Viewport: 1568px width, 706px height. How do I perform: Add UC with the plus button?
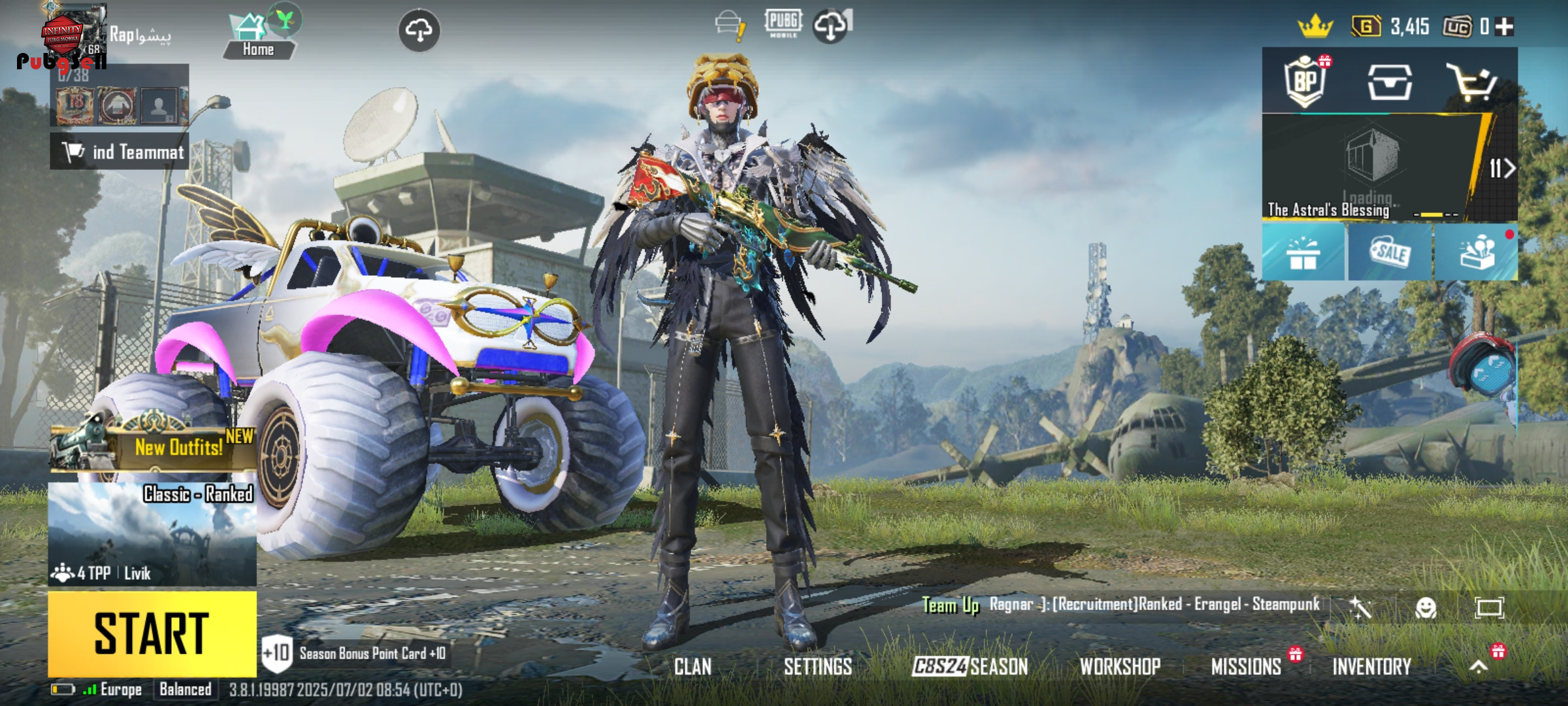pos(1505,27)
